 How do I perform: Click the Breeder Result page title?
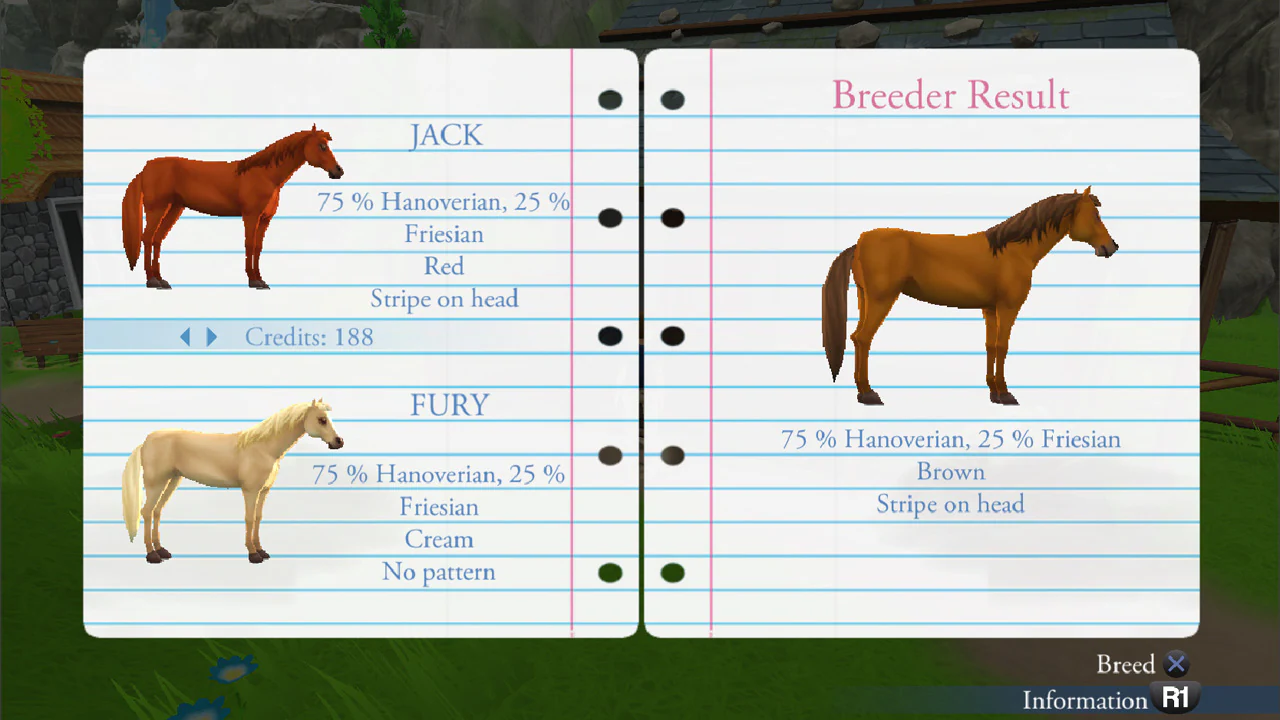pos(950,95)
